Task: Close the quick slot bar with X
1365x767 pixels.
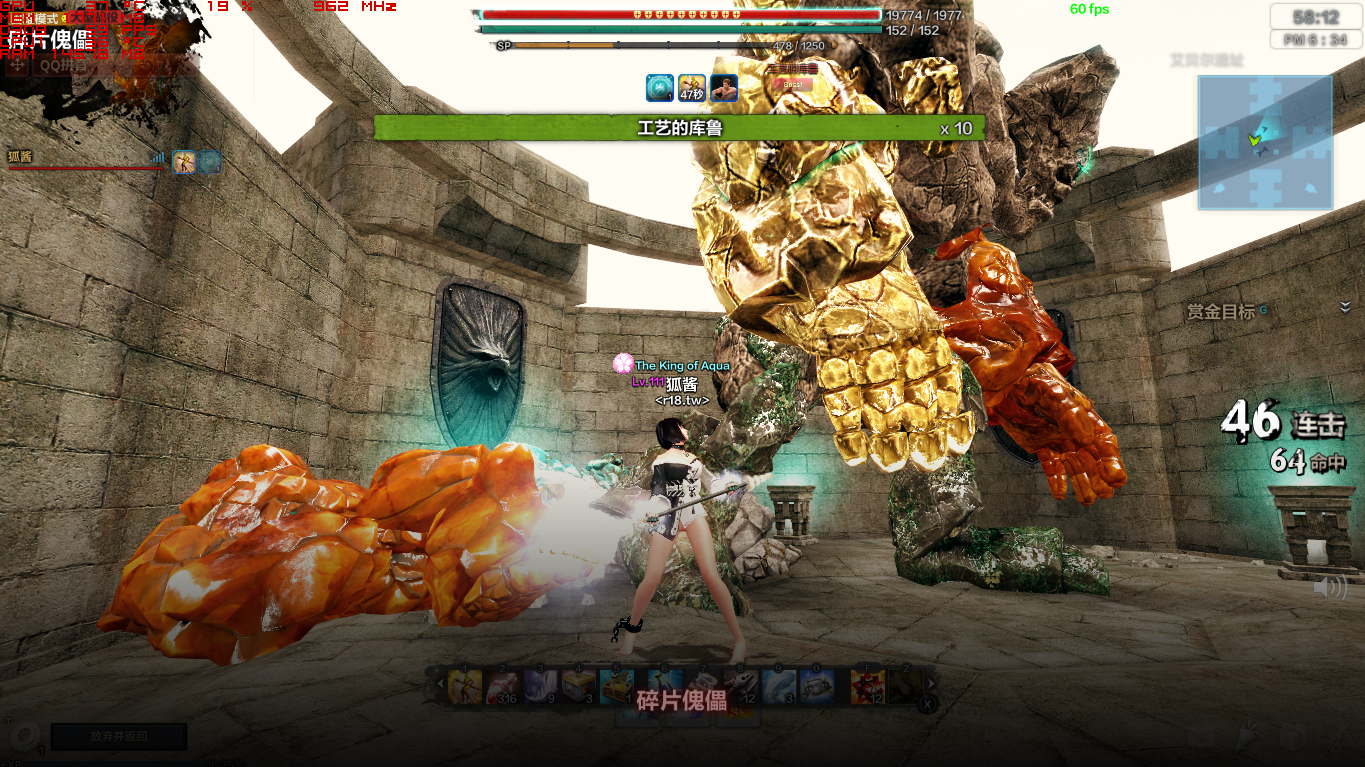Action: (927, 705)
